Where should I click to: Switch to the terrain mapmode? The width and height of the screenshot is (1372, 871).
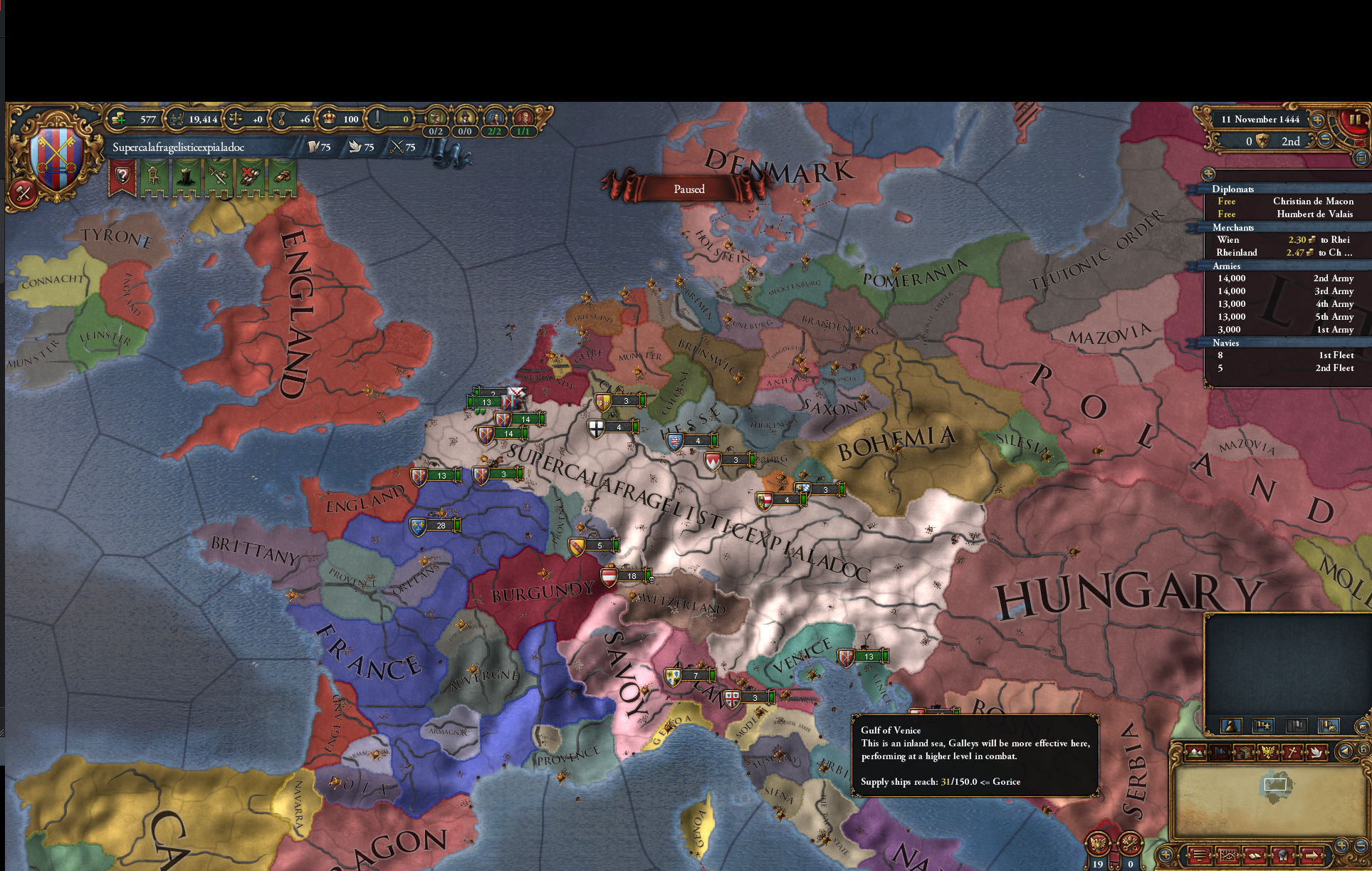(1195, 752)
